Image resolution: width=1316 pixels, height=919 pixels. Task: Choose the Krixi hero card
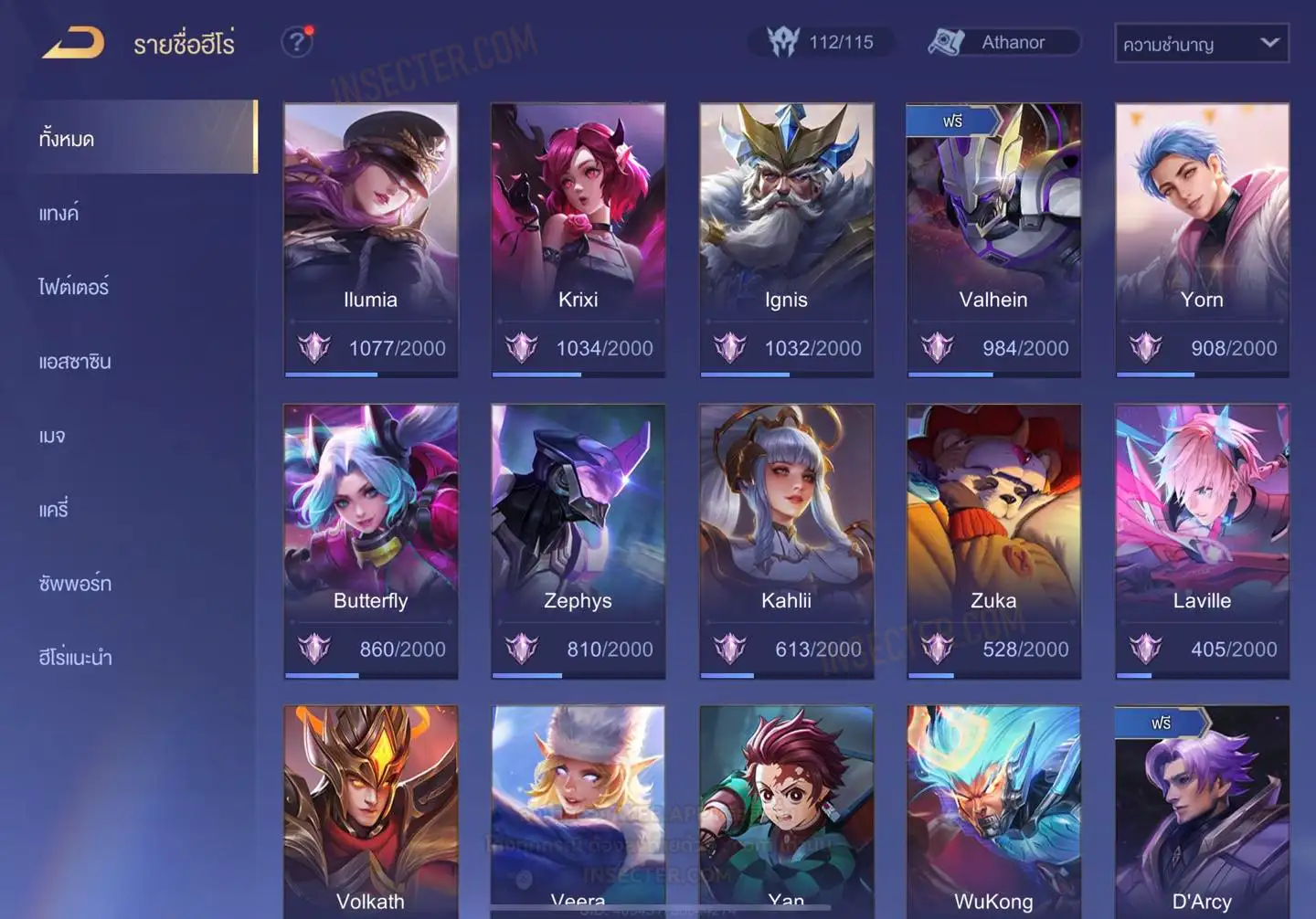point(578,238)
